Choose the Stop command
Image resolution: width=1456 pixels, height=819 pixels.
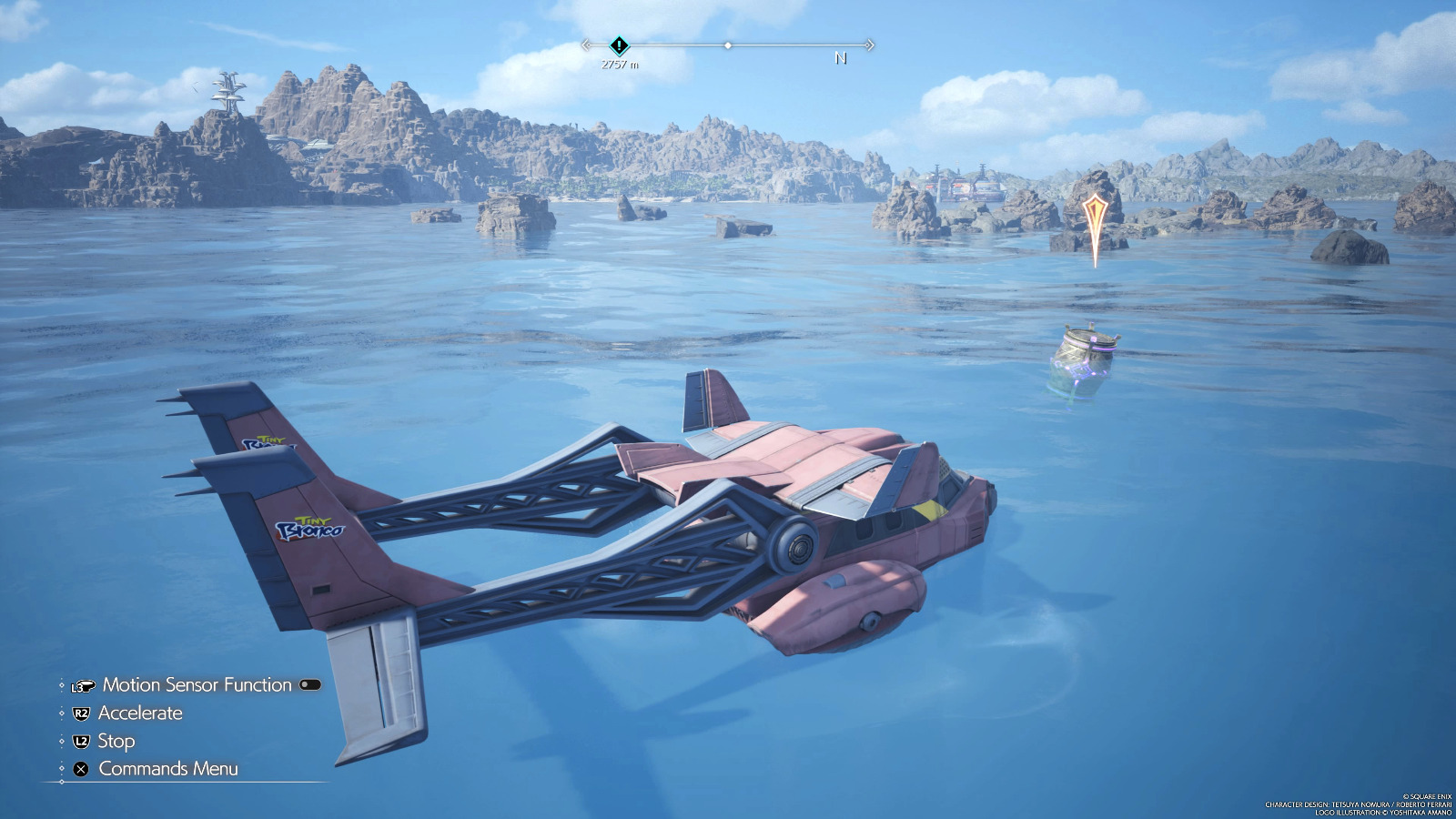(116, 742)
